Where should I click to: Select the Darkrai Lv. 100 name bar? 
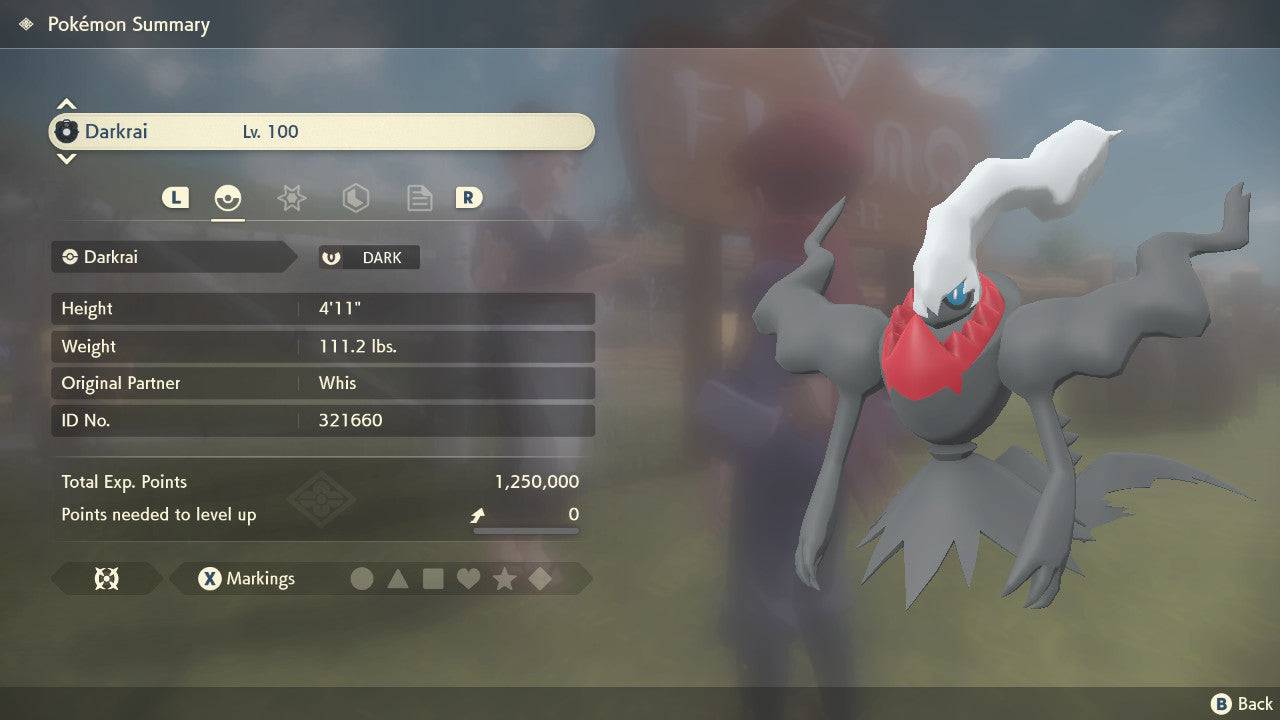tap(322, 131)
